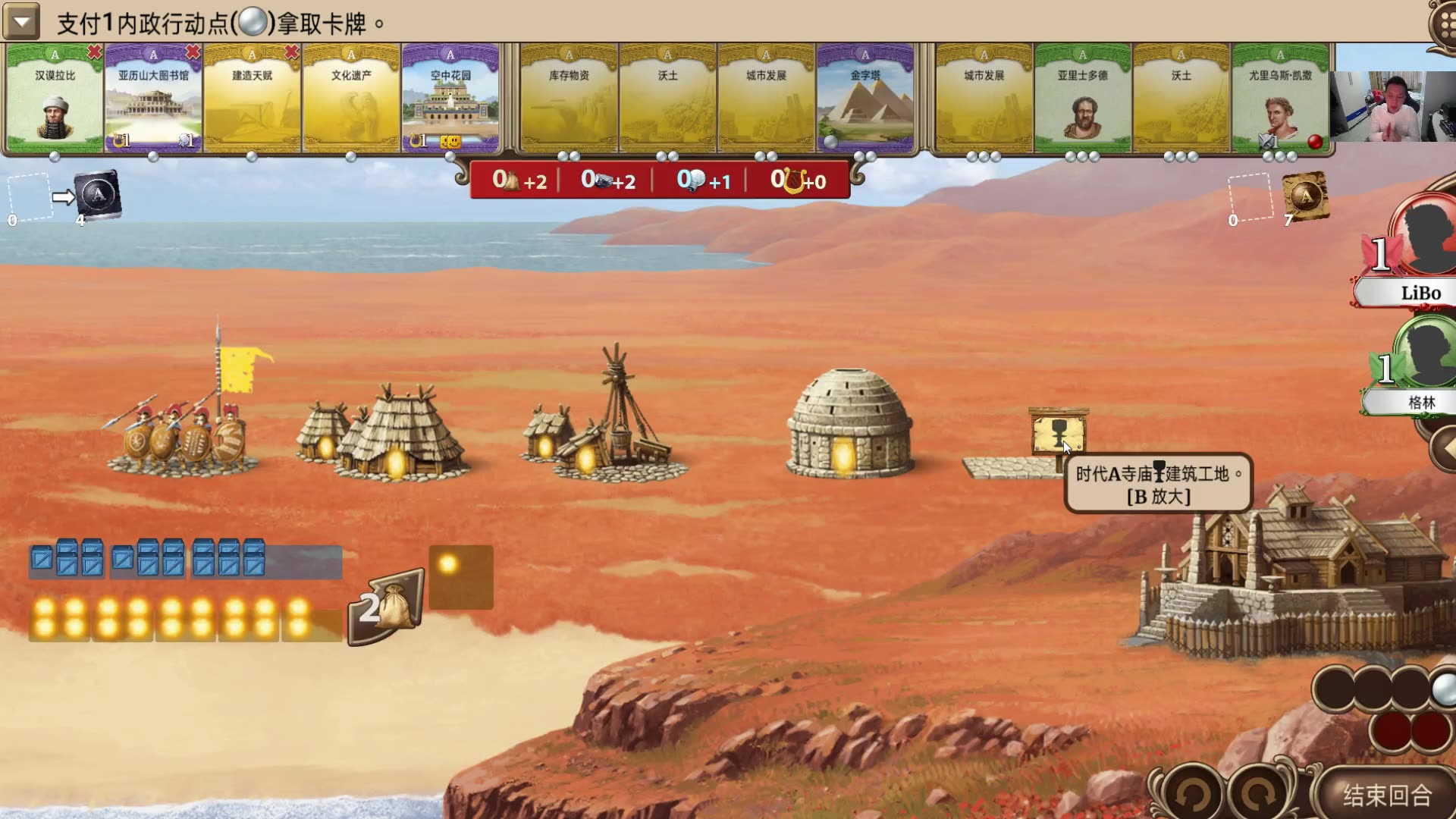
Task: Take the 亚里士多德 leader card
Action: [1082, 99]
